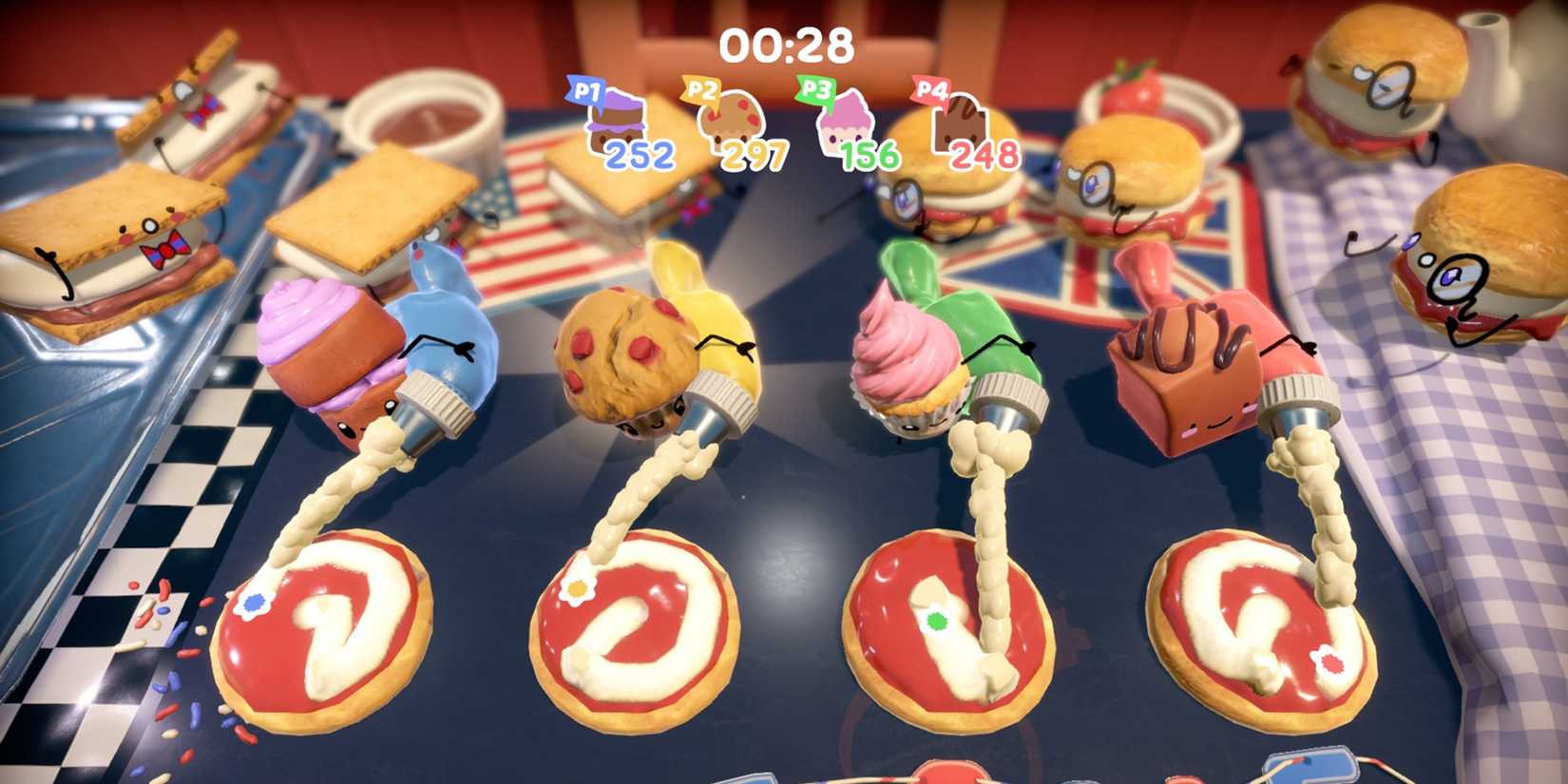The width and height of the screenshot is (1568, 784).
Task: Click P2's score of 297
Action: 755,154
